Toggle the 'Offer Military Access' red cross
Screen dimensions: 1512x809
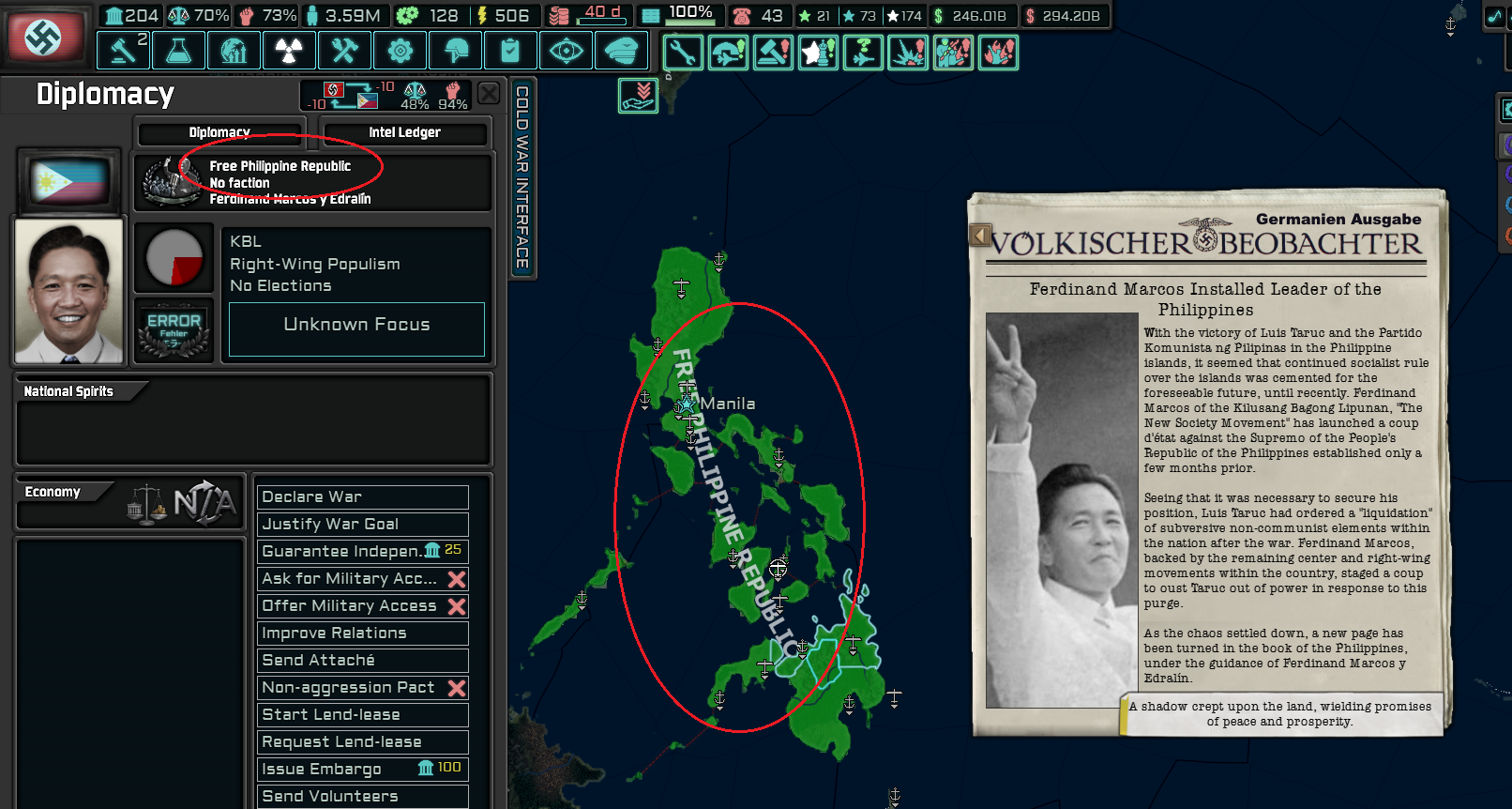[362, 605]
